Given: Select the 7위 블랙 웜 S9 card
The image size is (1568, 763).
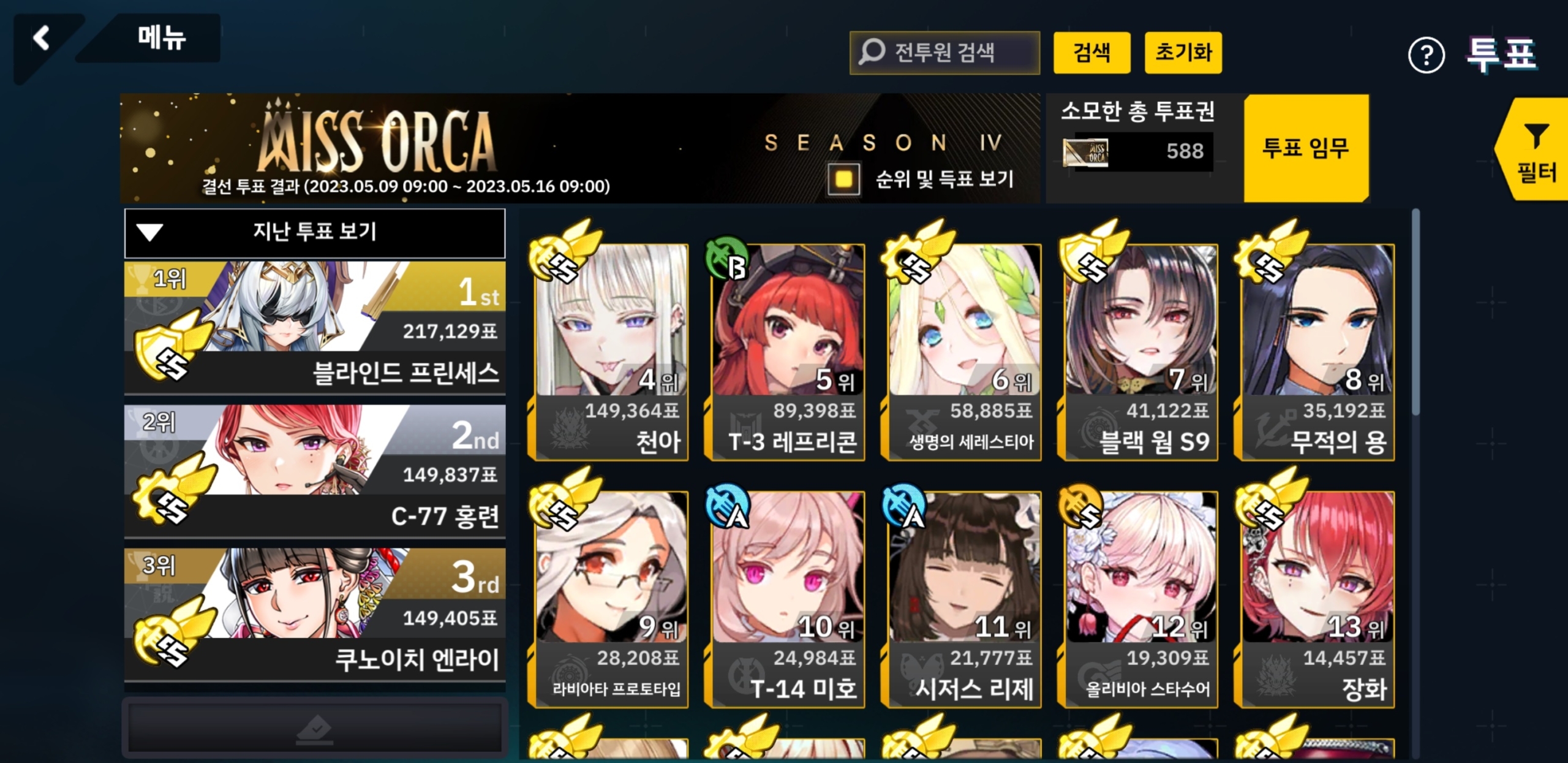Looking at the screenshot, I should [1140, 352].
